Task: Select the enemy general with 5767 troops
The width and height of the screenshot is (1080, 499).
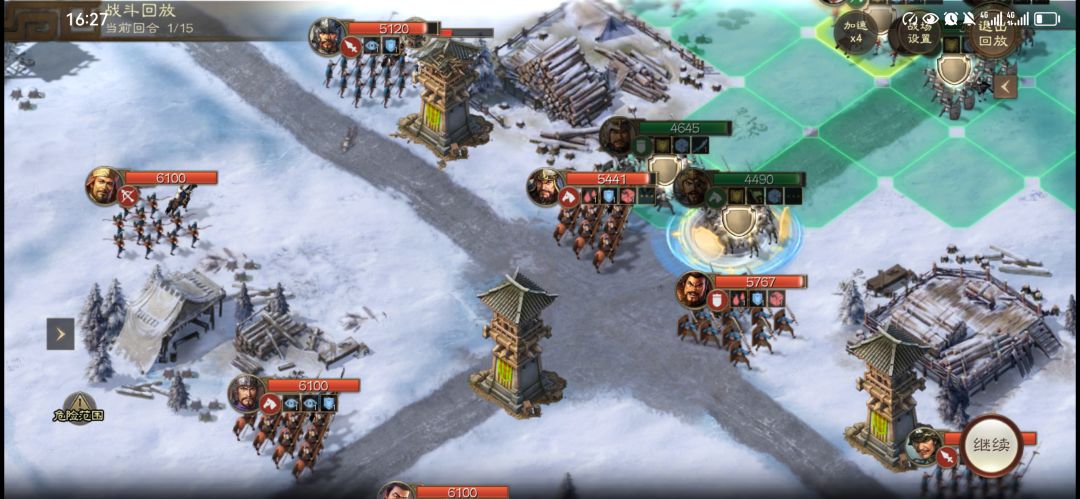Action: point(694,290)
